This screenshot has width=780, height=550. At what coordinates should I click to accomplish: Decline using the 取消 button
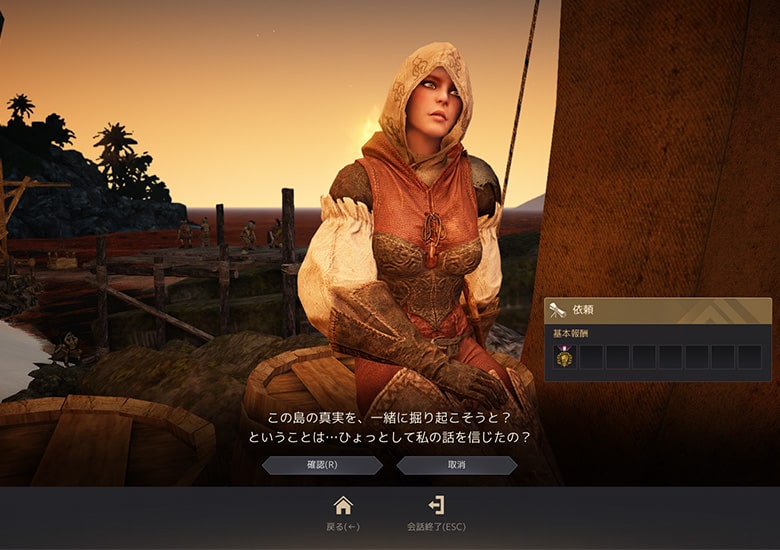pyautogui.click(x=456, y=465)
